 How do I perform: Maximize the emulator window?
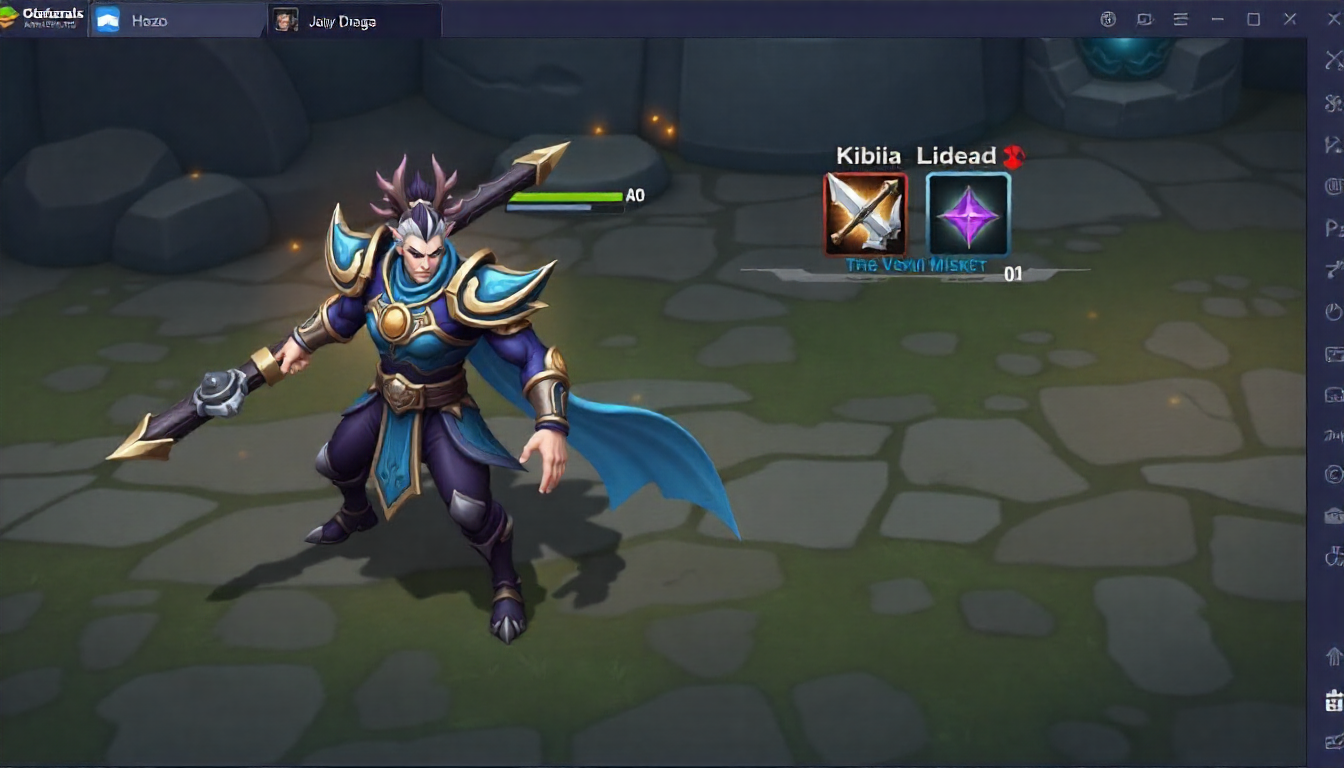1253,19
